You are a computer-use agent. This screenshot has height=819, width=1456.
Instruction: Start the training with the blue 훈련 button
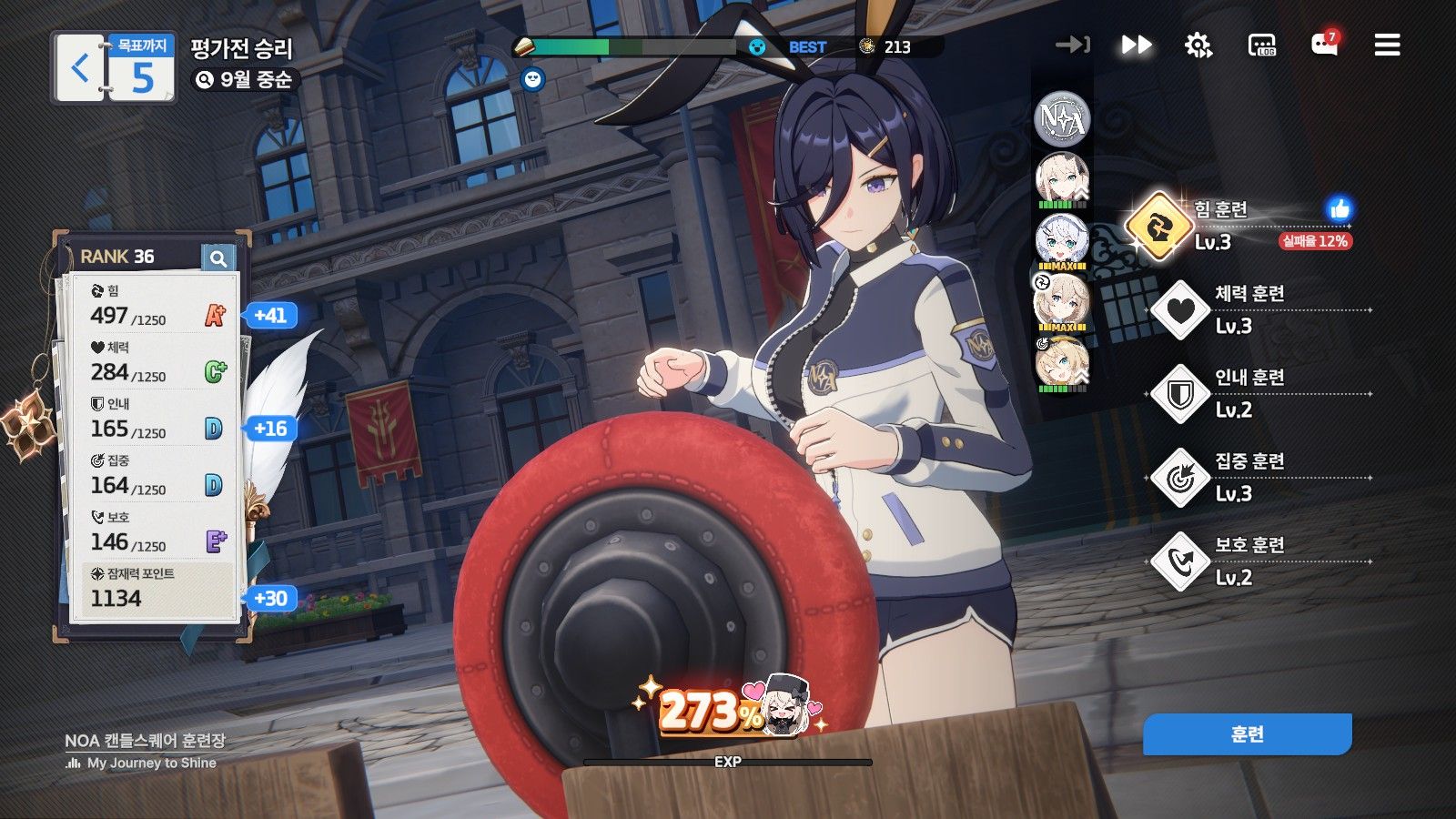1247,734
